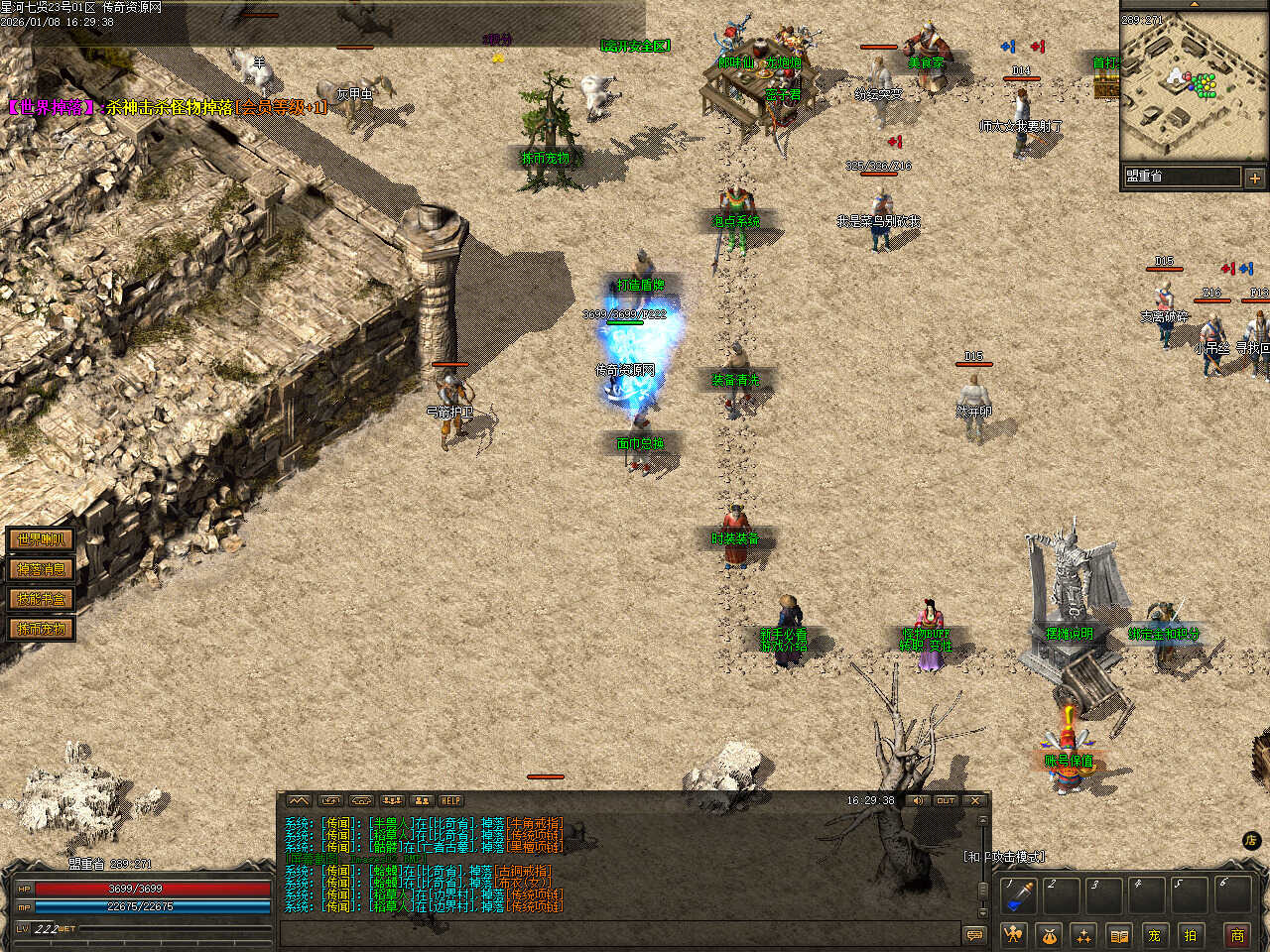
Task: Select the 拣币宠物 coin pet button
Action: (41, 629)
